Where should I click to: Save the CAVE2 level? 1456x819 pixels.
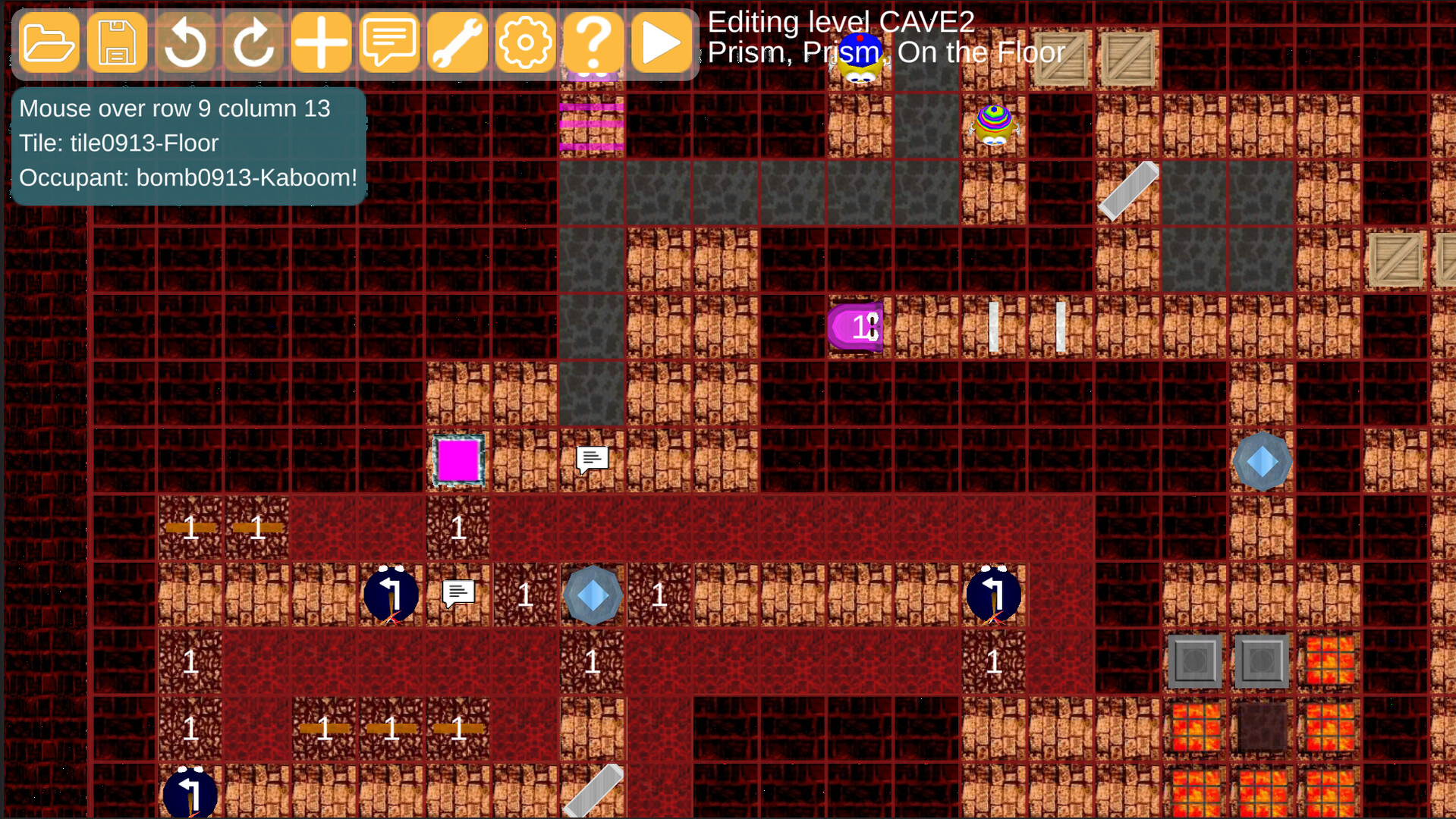(x=117, y=42)
